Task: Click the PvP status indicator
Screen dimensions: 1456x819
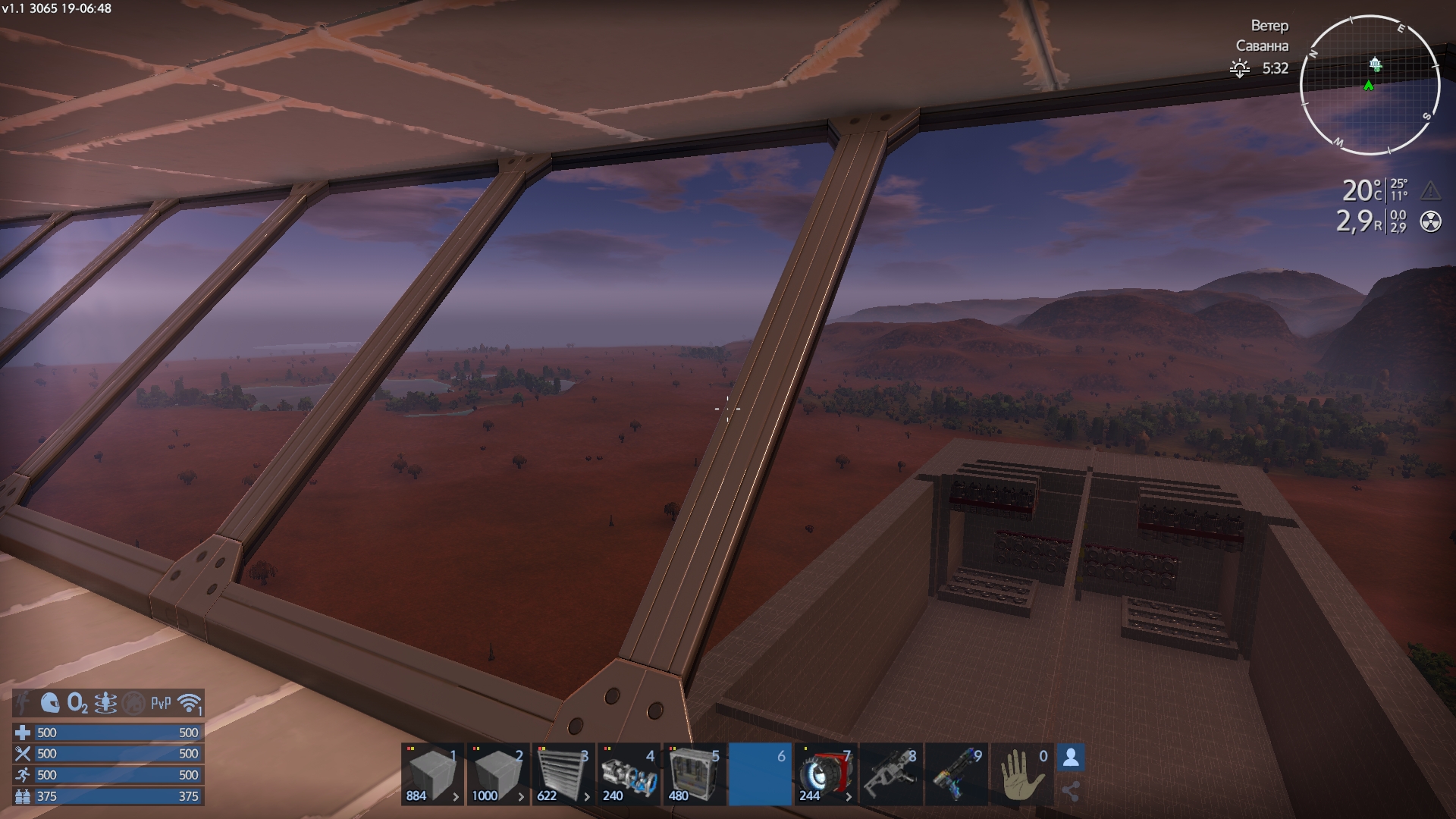Action: 161,703
